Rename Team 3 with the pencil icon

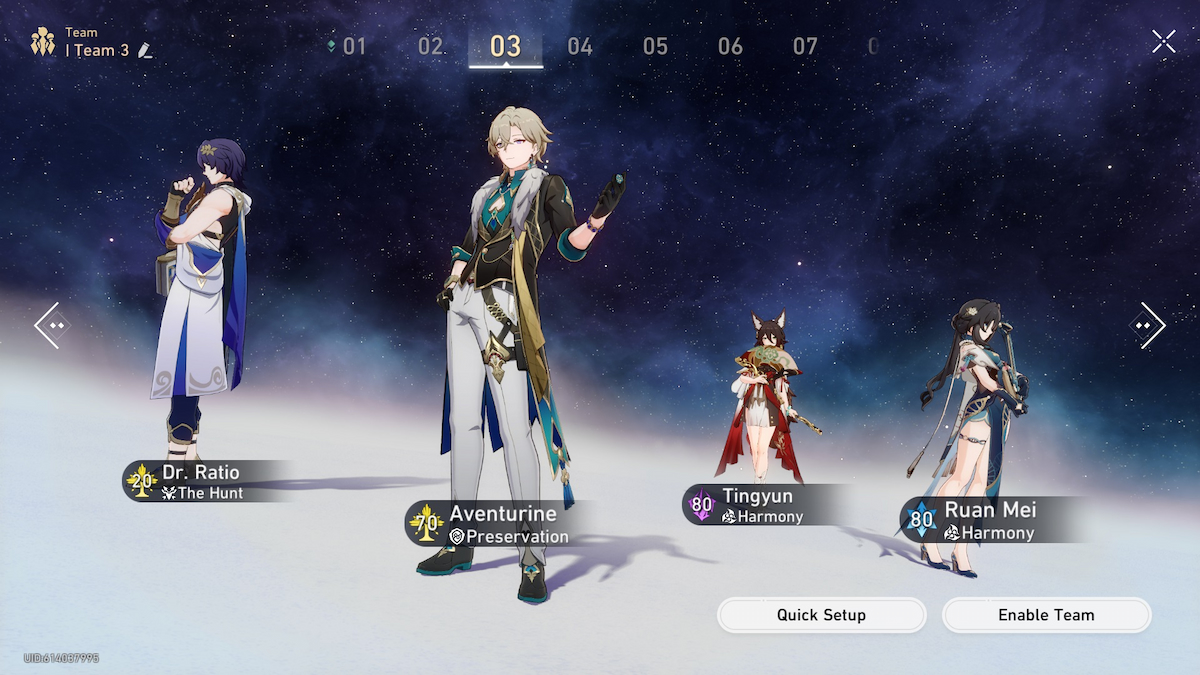[146, 50]
